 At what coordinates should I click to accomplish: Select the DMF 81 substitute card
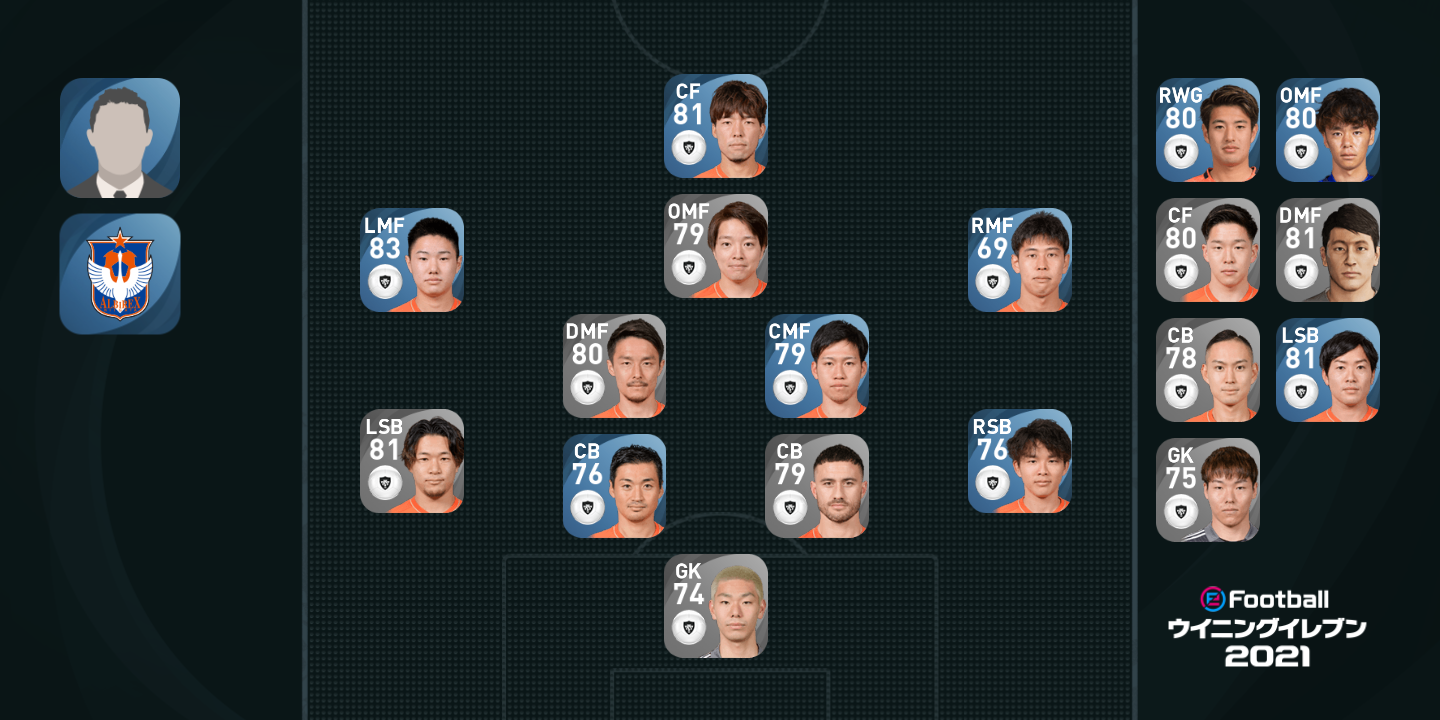point(1328,250)
